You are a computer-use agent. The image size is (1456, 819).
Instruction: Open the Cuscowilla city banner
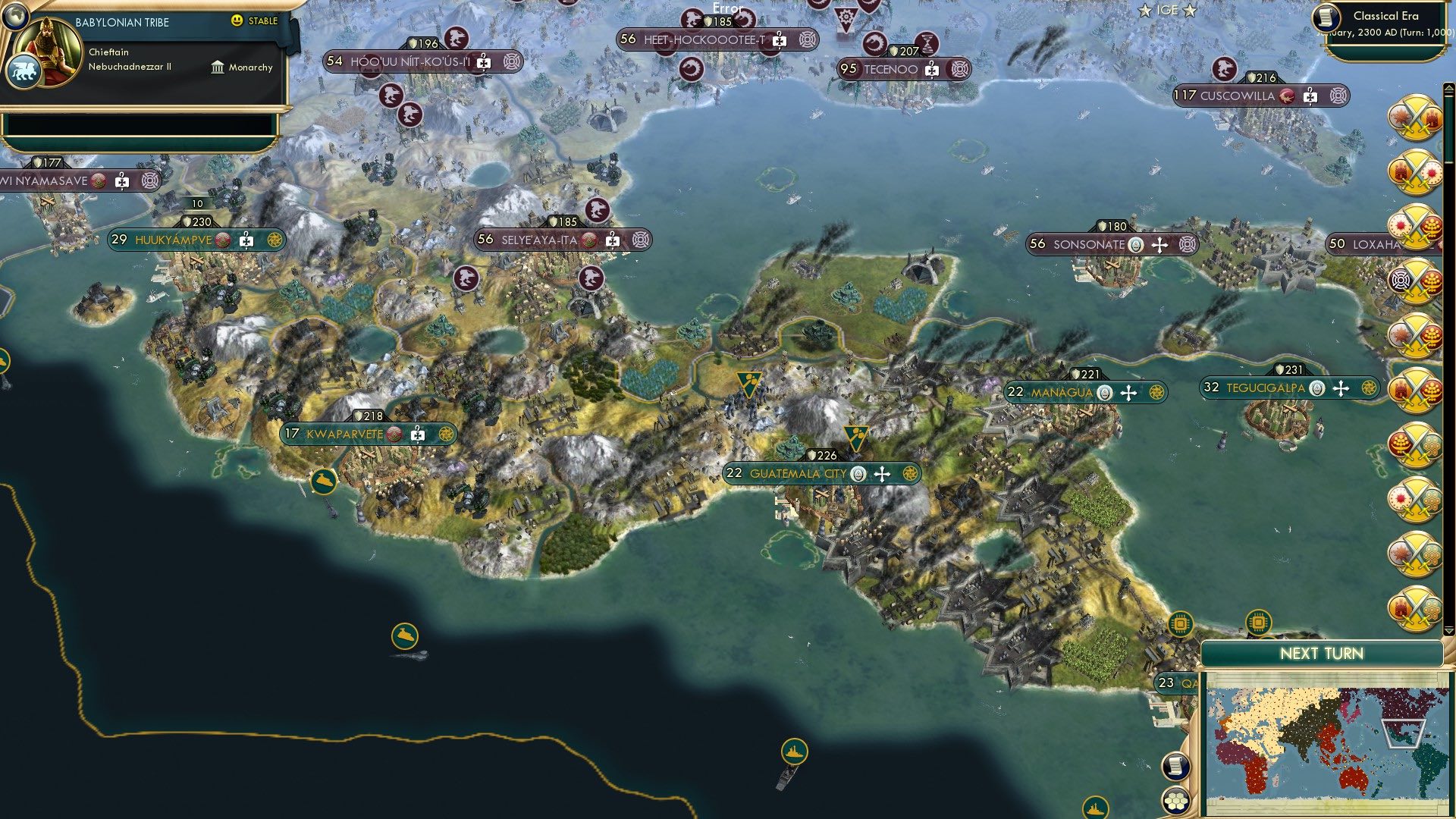click(1237, 96)
